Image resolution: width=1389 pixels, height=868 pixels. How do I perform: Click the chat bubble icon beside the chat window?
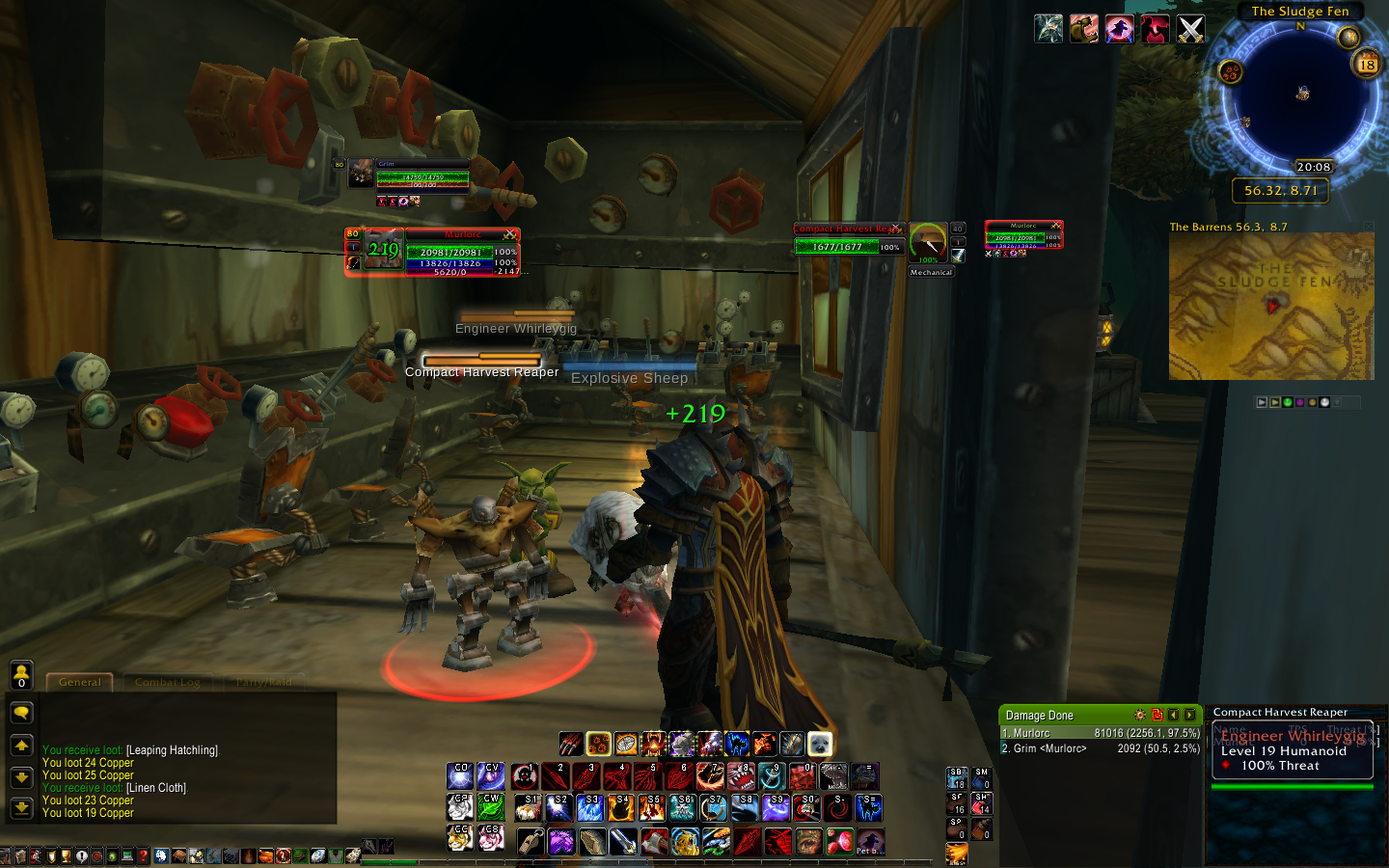click(21, 713)
